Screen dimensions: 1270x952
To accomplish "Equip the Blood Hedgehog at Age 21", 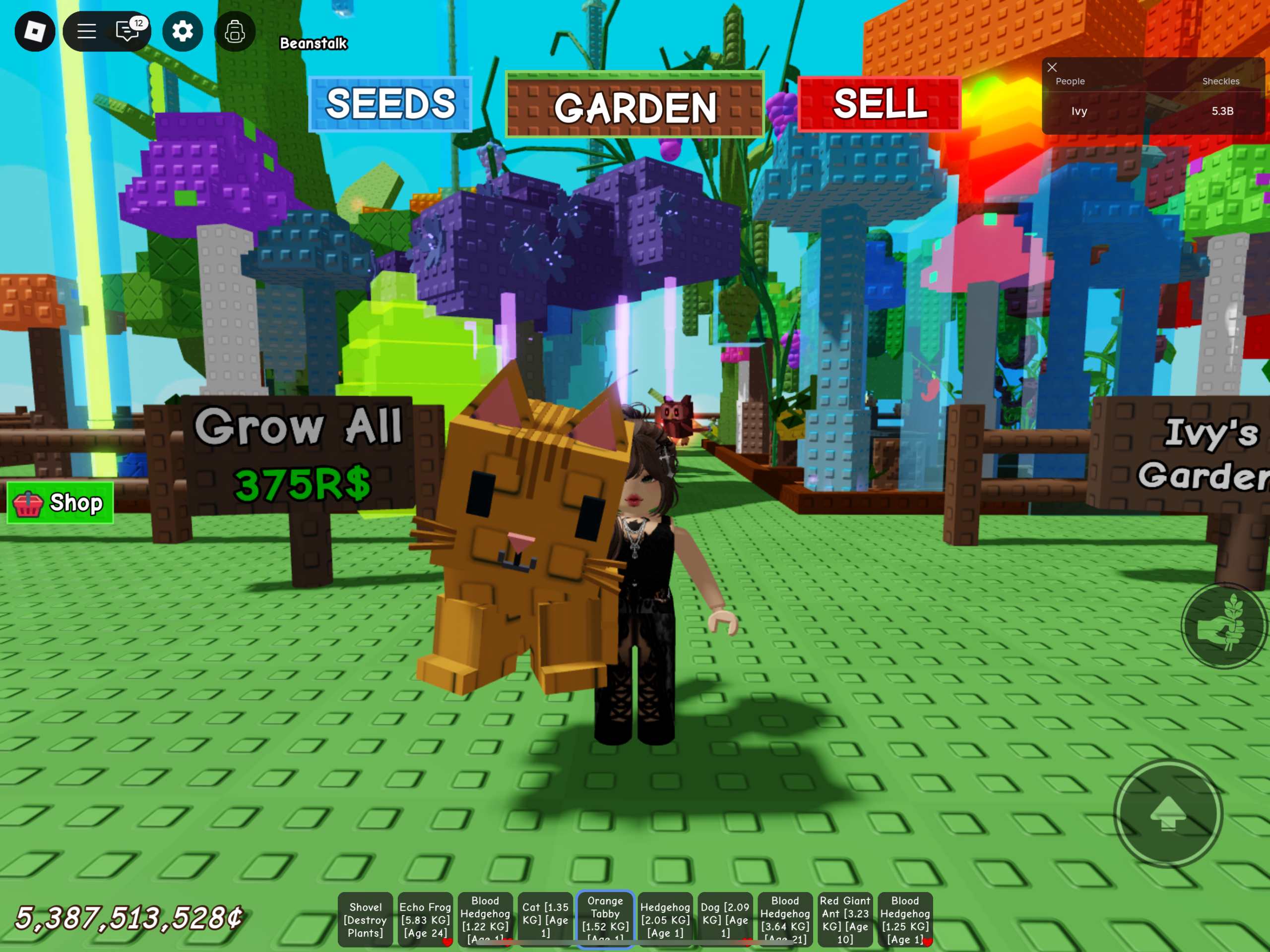I will click(x=785, y=919).
